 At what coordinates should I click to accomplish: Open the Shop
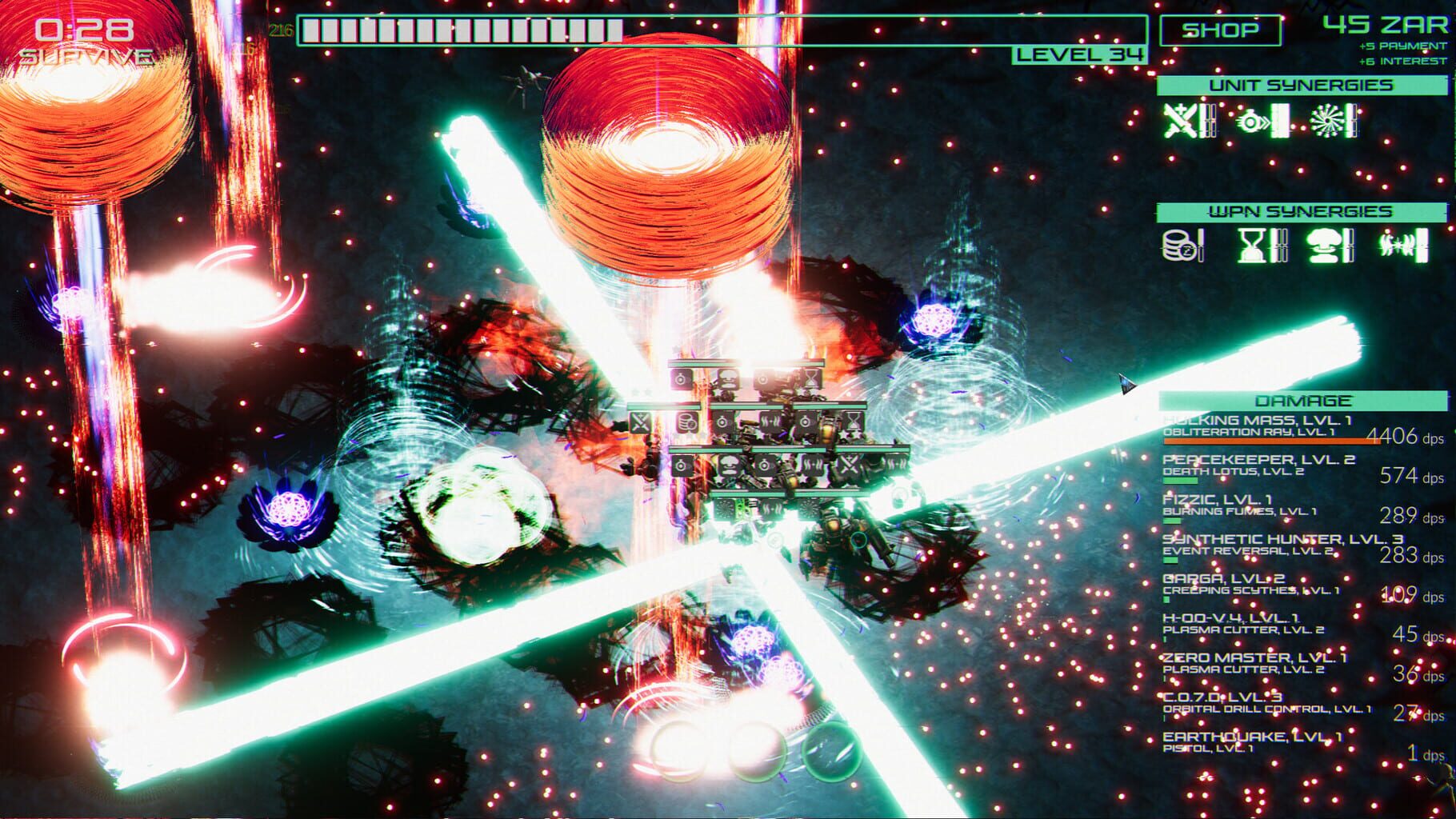1221,30
